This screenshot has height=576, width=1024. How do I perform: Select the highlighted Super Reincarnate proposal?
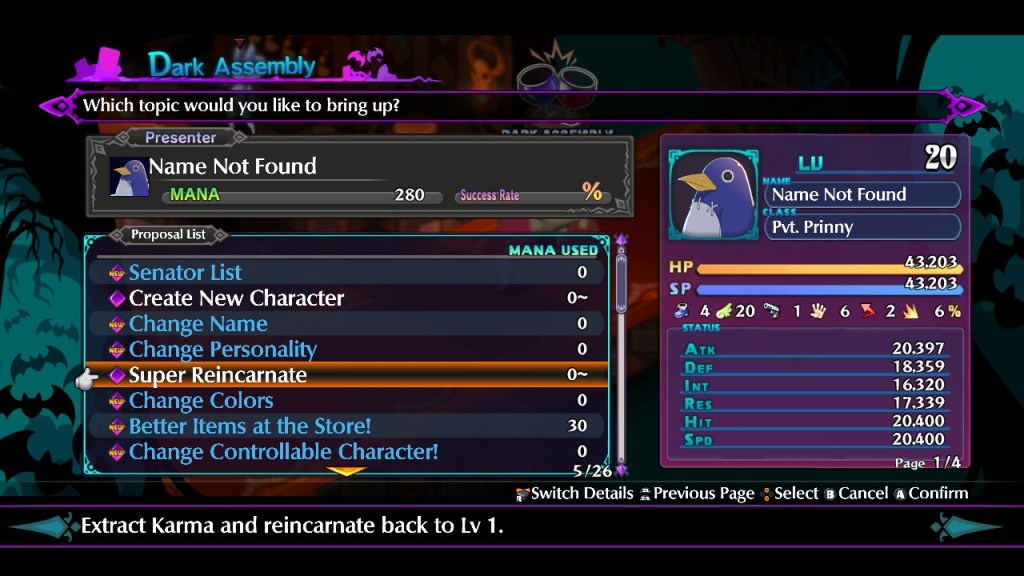point(218,375)
